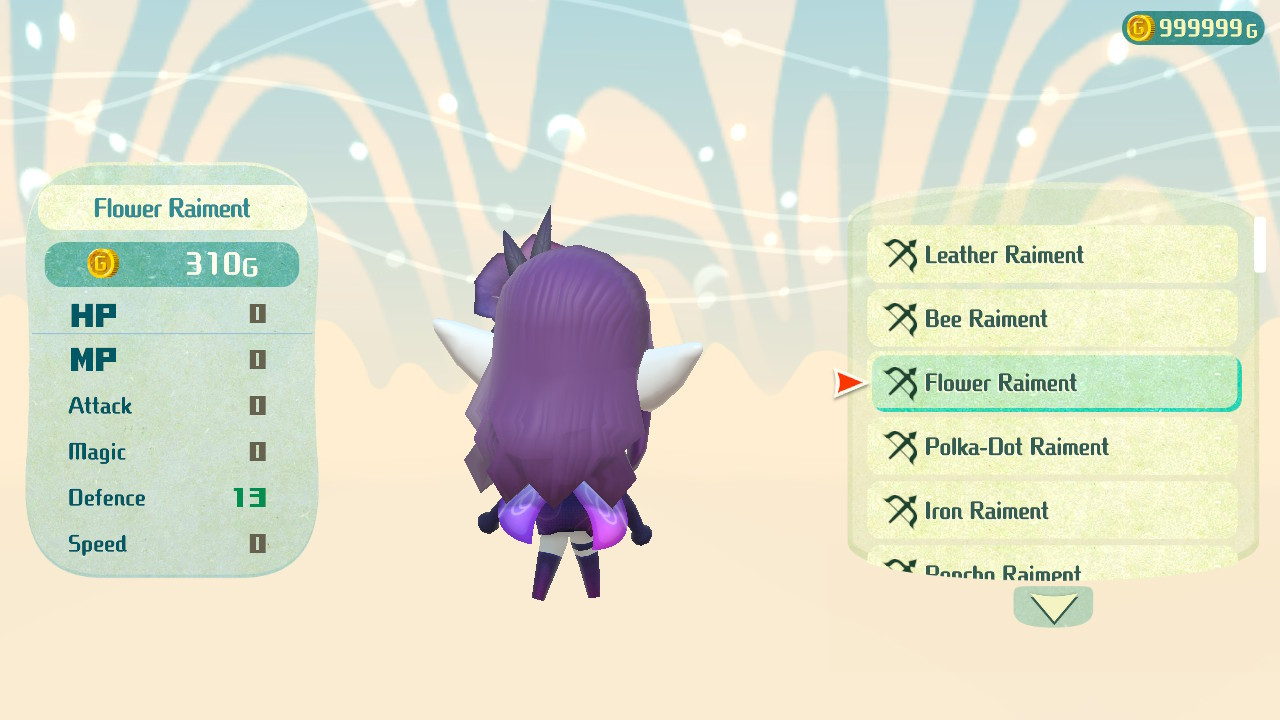Viewport: 1280px width, 720px height.
Task: Click the bow icon beside Flower Raiment
Action: pos(901,383)
